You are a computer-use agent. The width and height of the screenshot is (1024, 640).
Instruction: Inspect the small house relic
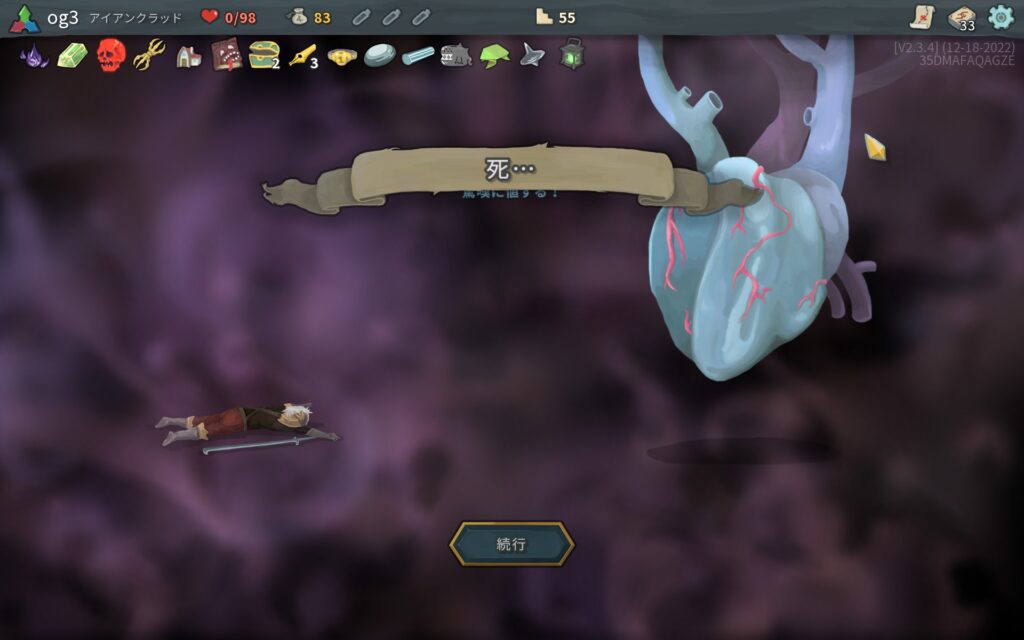click(x=188, y=56)
